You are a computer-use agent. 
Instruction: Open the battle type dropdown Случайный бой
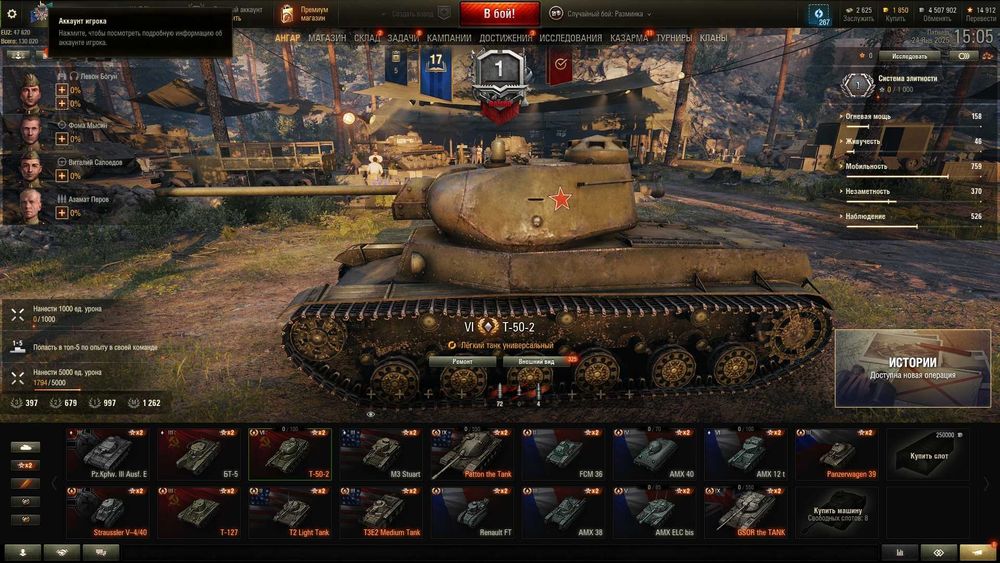point(608,14)
